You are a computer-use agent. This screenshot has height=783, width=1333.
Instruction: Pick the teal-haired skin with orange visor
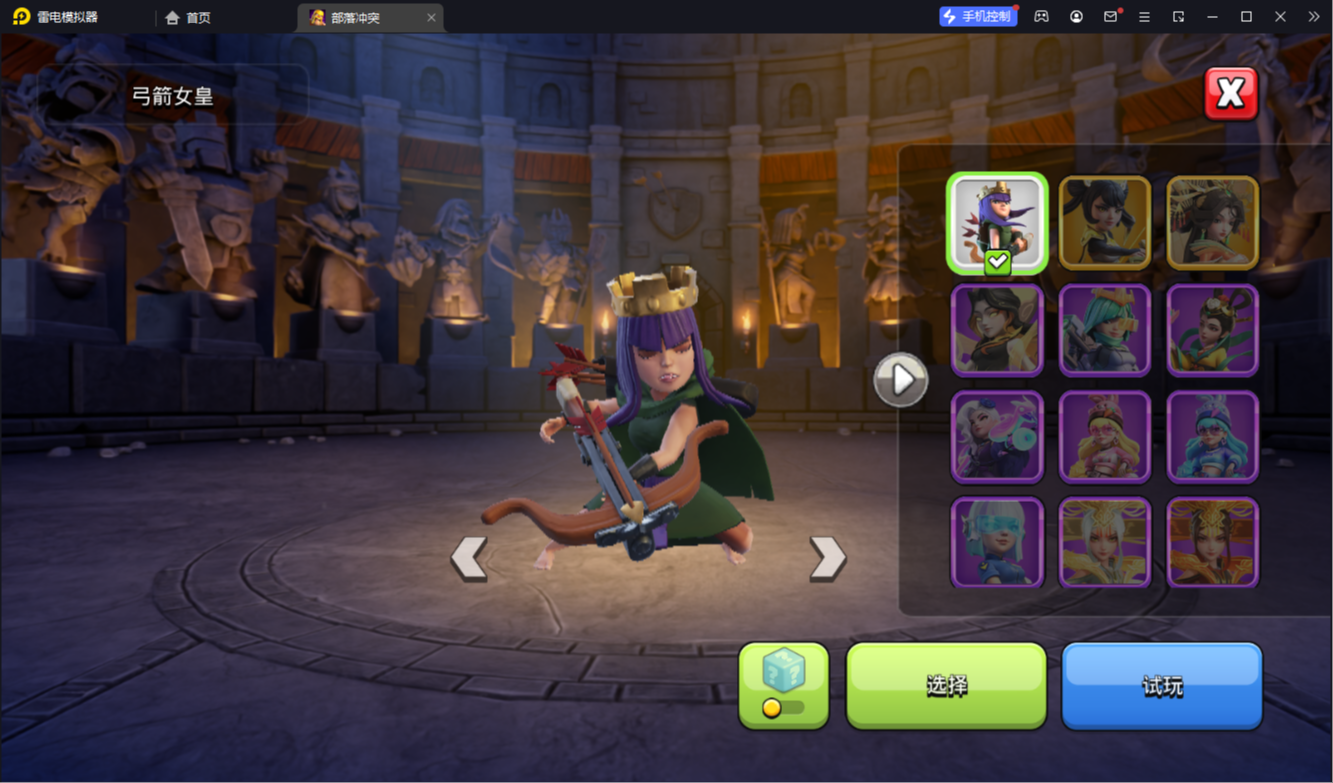click(1104, 330)
